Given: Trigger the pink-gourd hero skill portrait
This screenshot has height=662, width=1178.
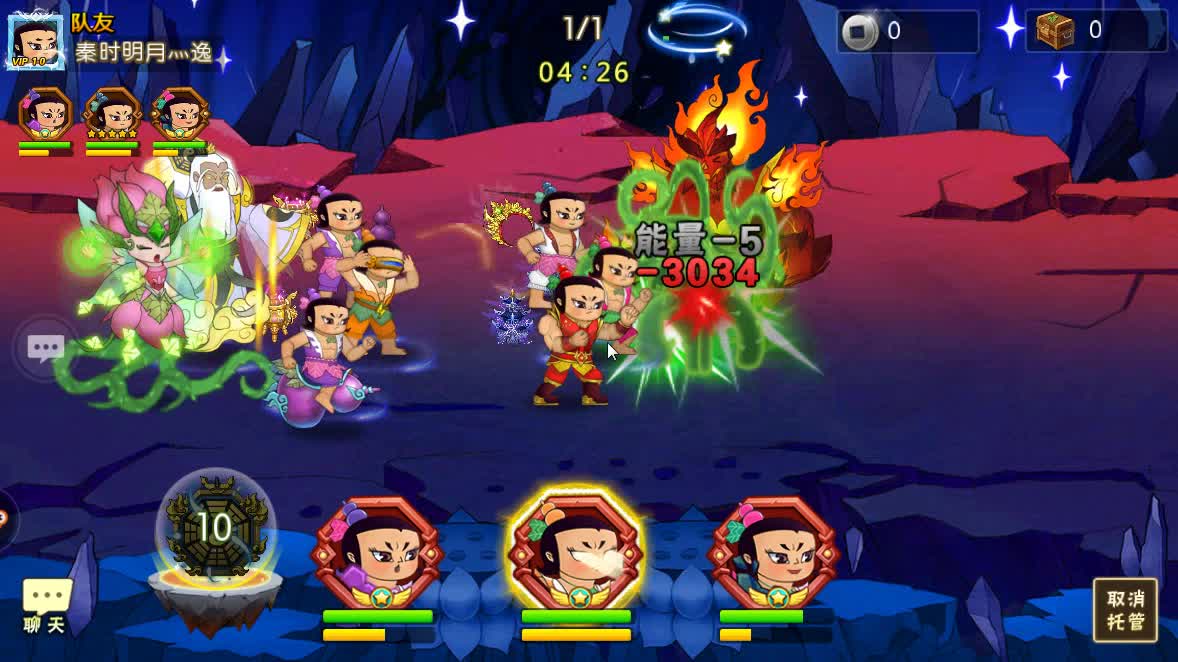Looking at the screenshot, I should click(774, 553).
